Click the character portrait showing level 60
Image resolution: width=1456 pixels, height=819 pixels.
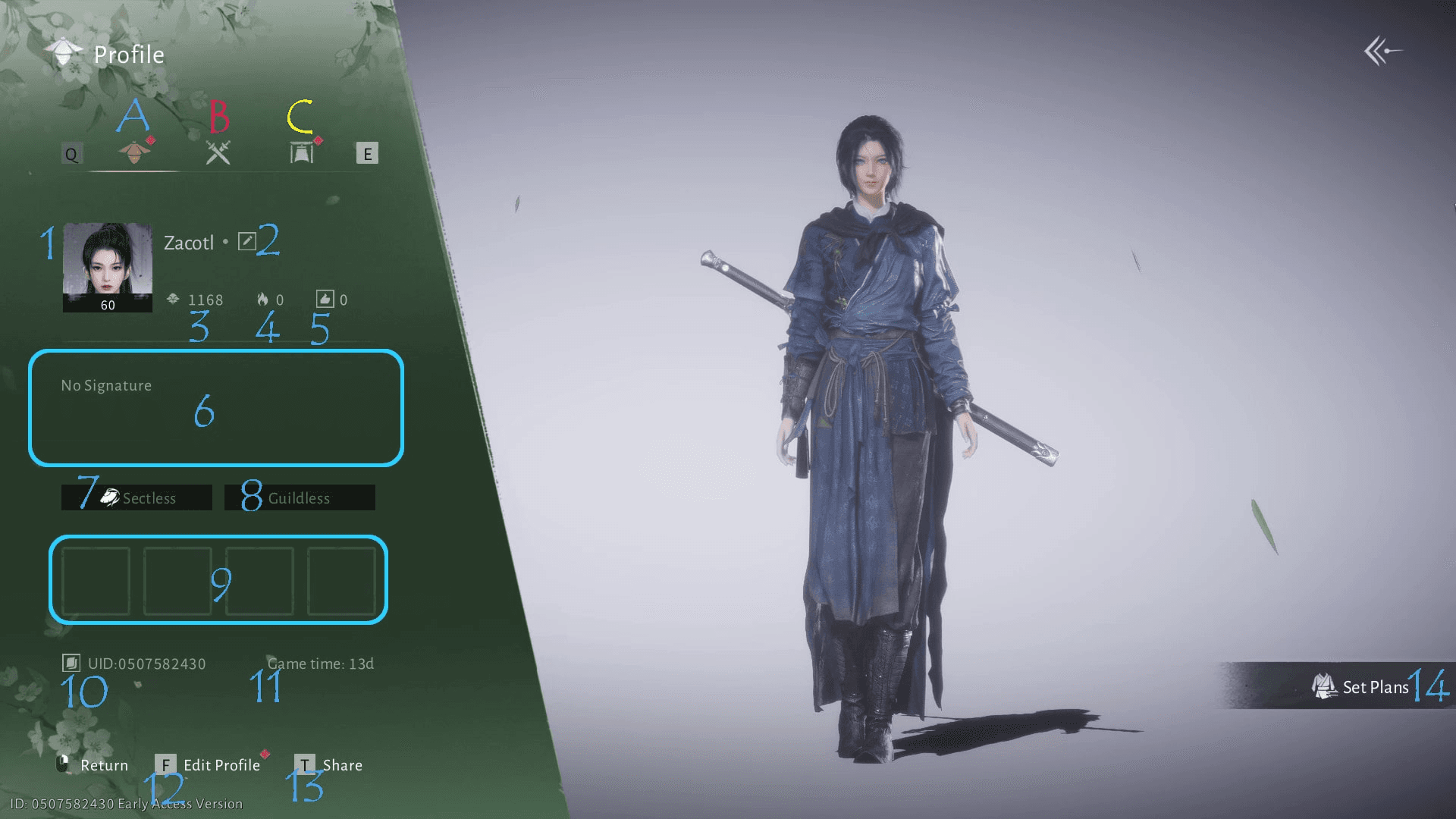pos(106,267)
